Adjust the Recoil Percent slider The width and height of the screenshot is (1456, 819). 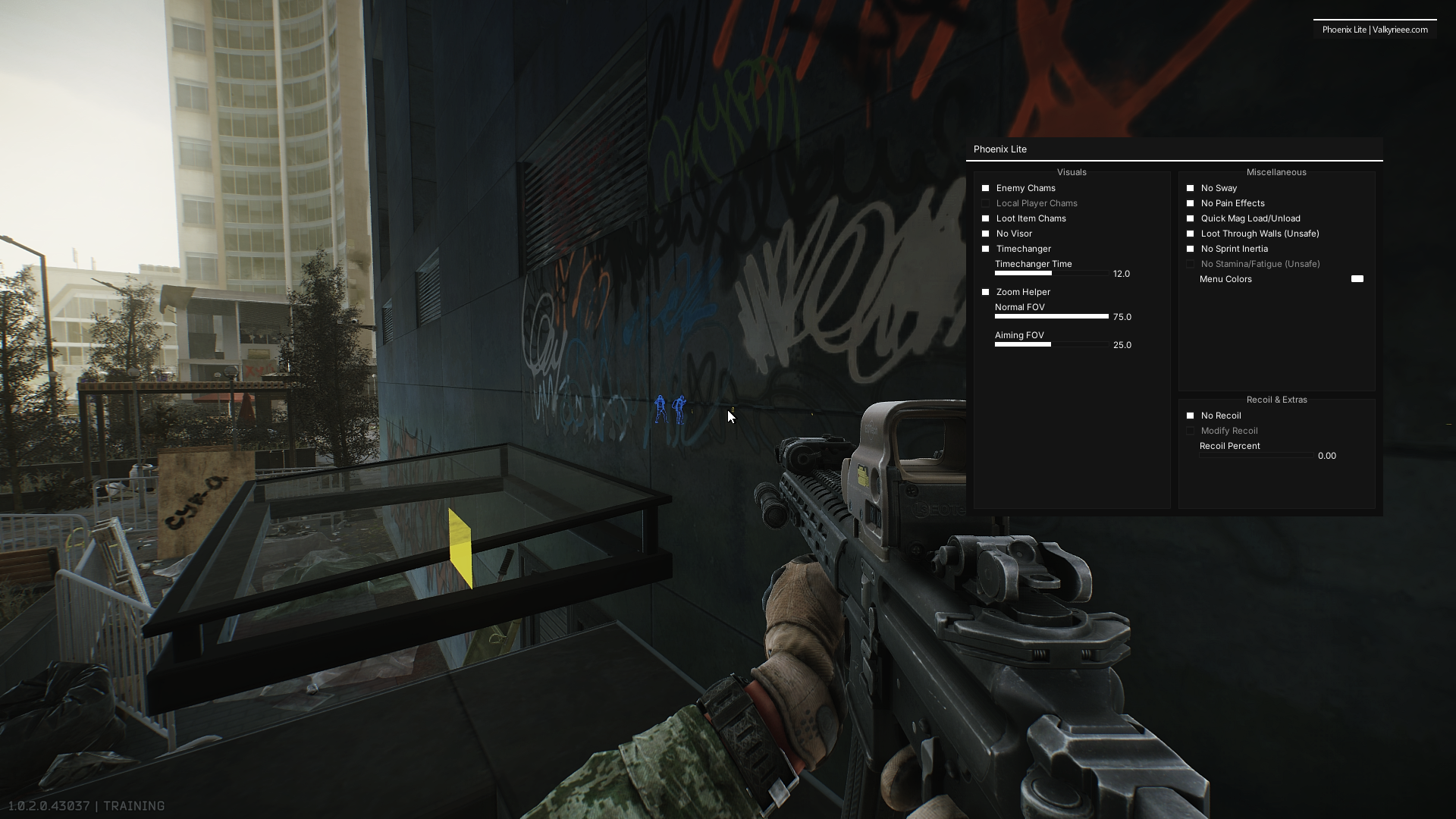coord(1255,456)
